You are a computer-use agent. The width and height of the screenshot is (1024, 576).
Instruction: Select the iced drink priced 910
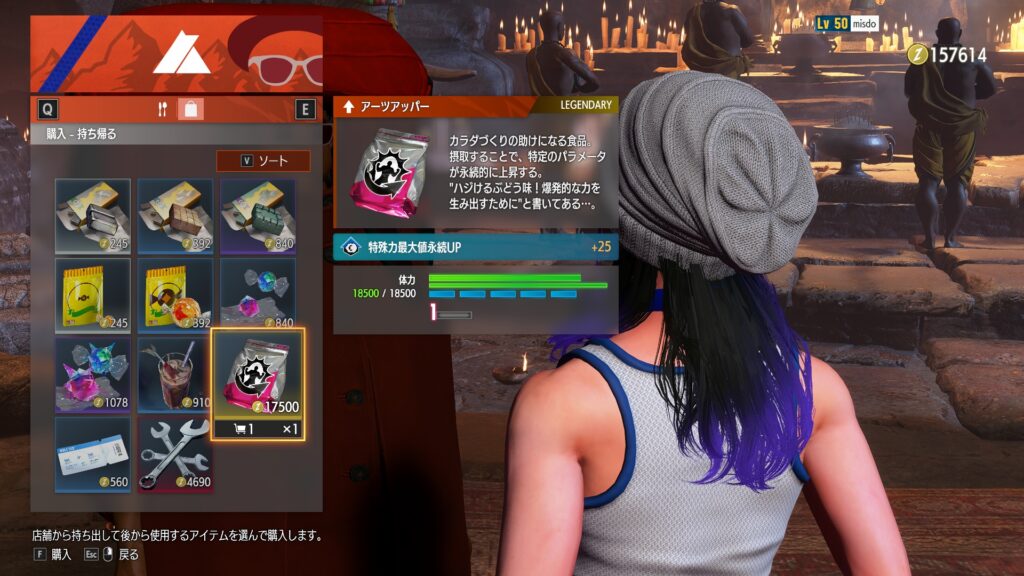(x=175, y=374)
